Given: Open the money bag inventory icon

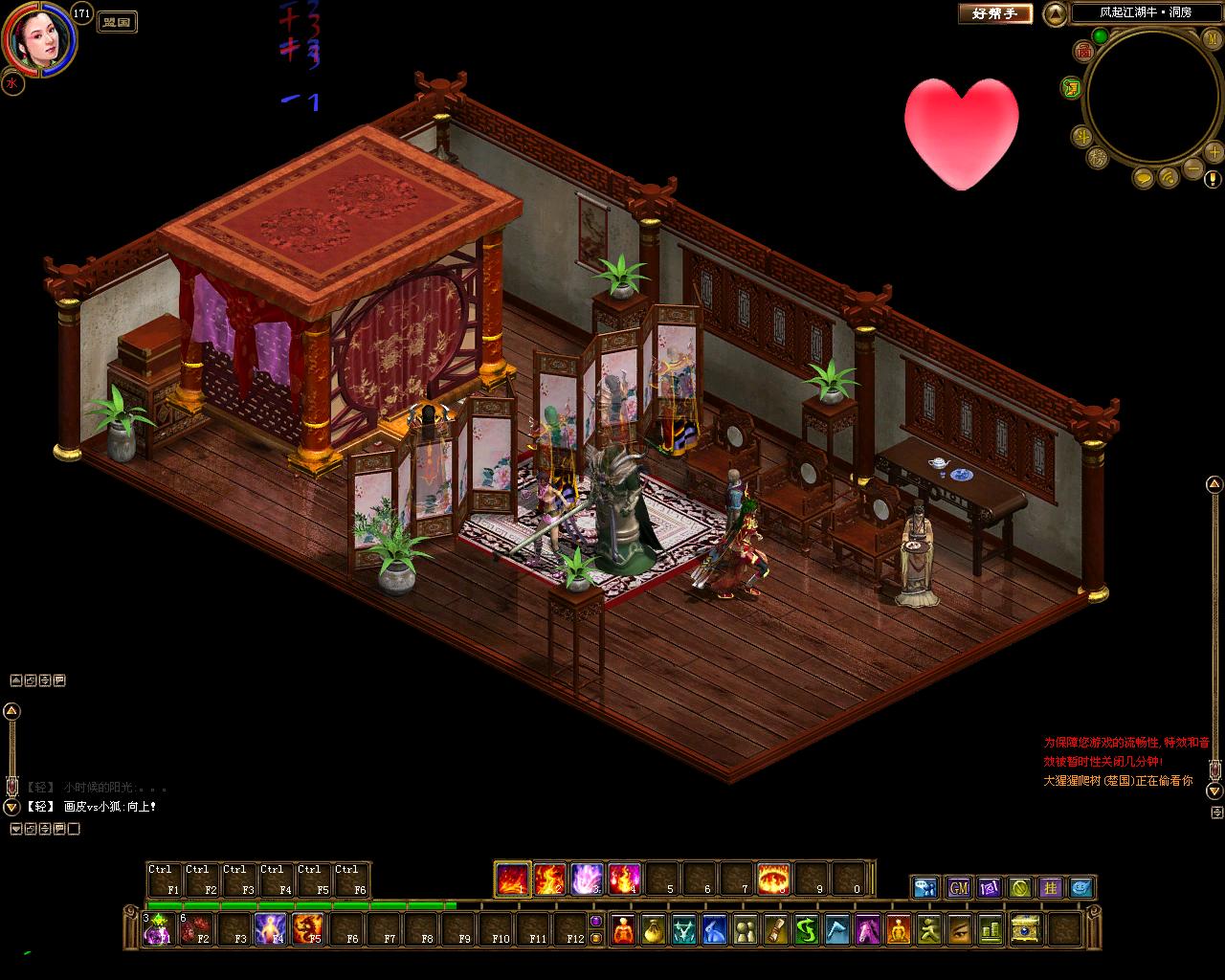Looking at the screenshot, I should [652, 929].
